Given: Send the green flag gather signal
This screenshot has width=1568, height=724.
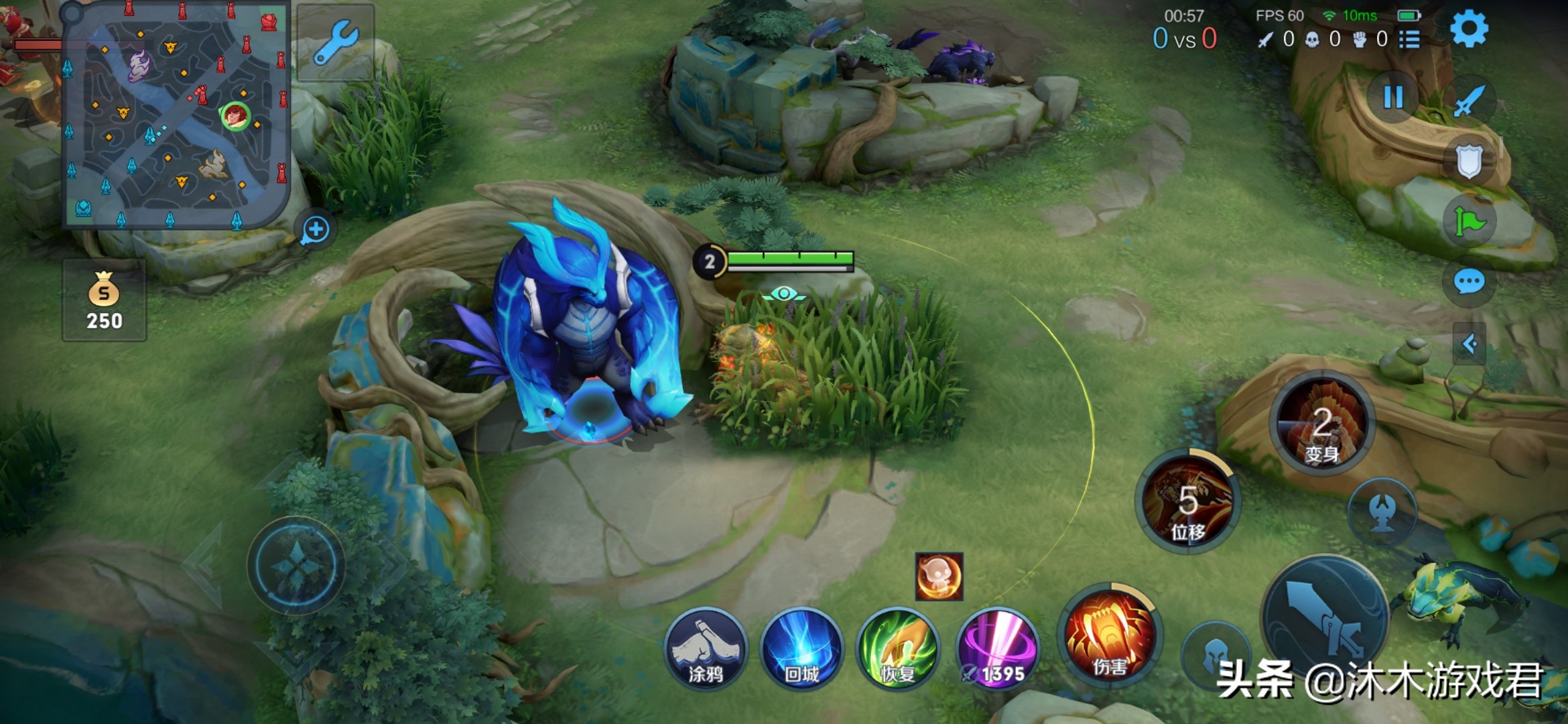Looking at the screenshot, I should pyautogui.click(x=1469, y=222).
